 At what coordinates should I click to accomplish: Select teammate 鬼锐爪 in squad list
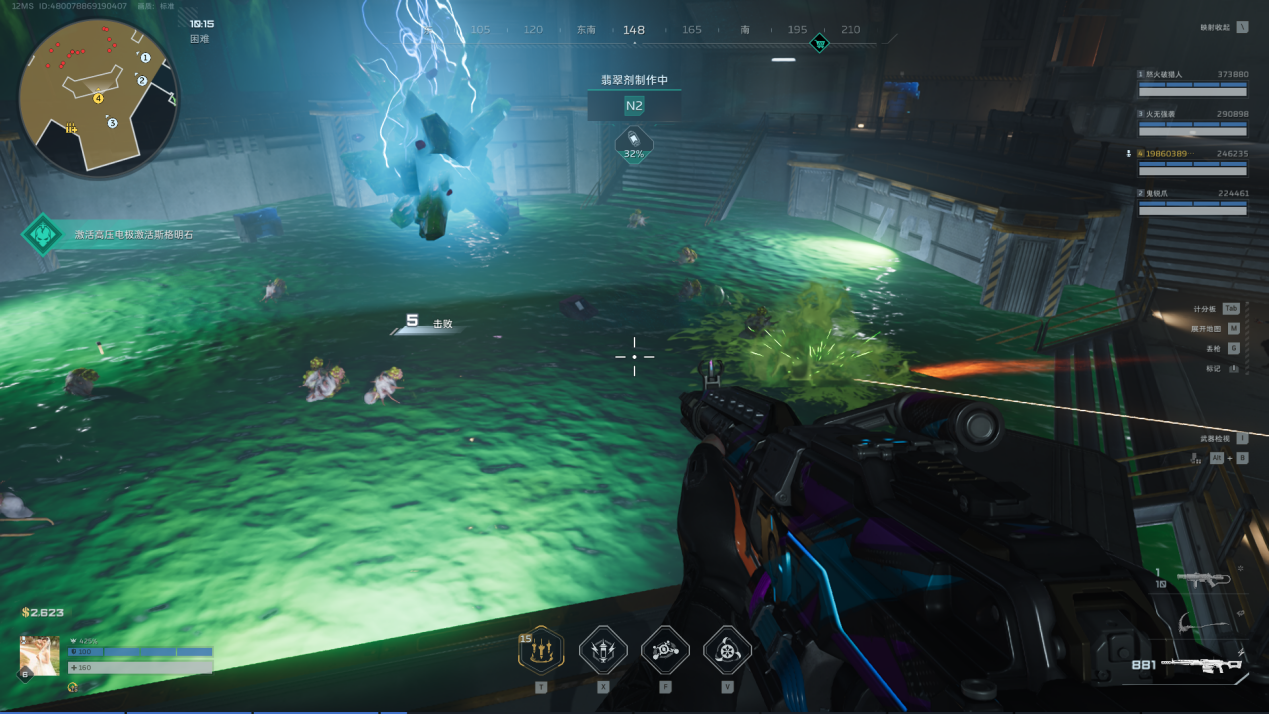tap(1192, 201)
